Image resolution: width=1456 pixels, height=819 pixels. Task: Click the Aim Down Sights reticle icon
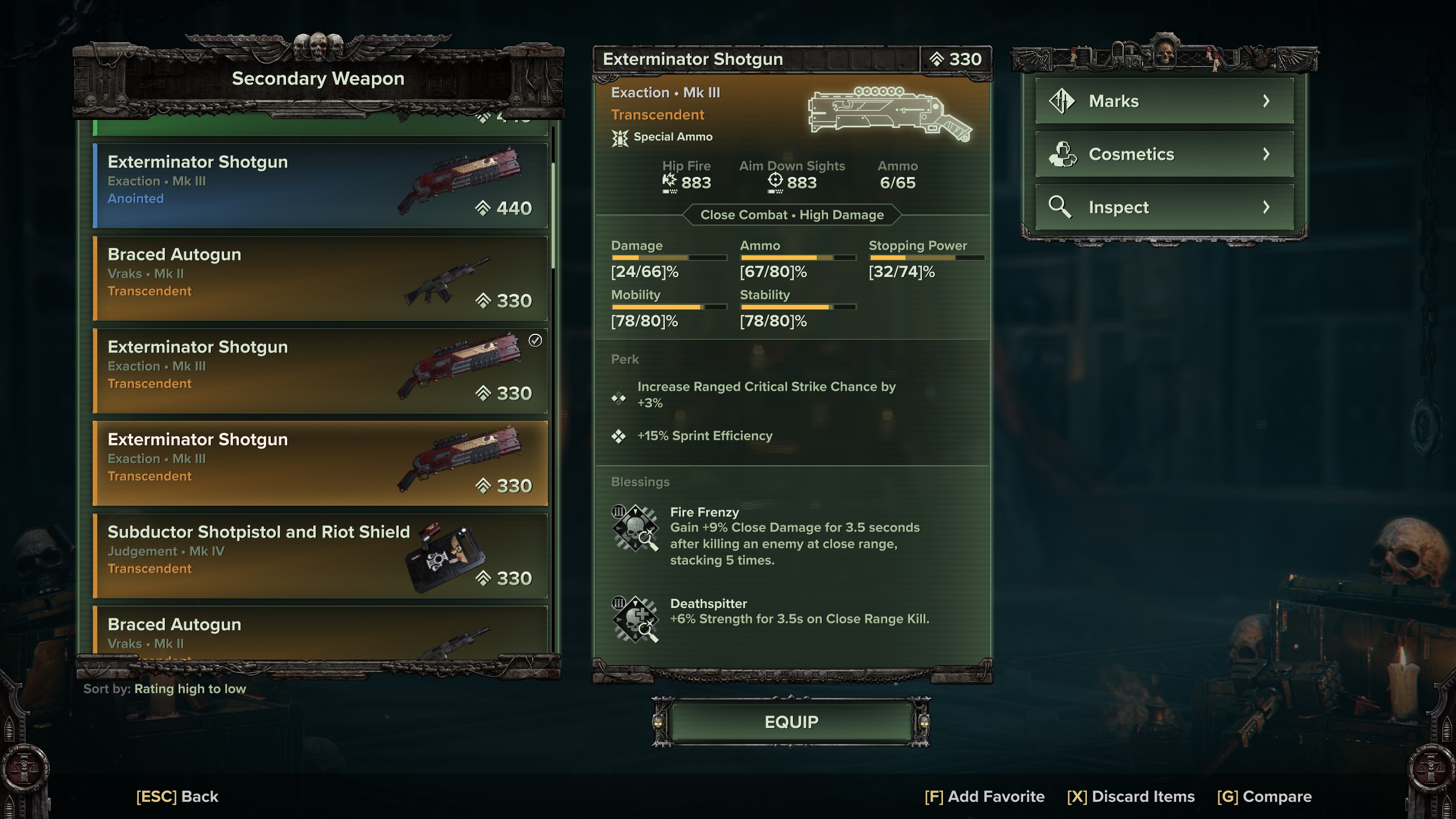775,181
